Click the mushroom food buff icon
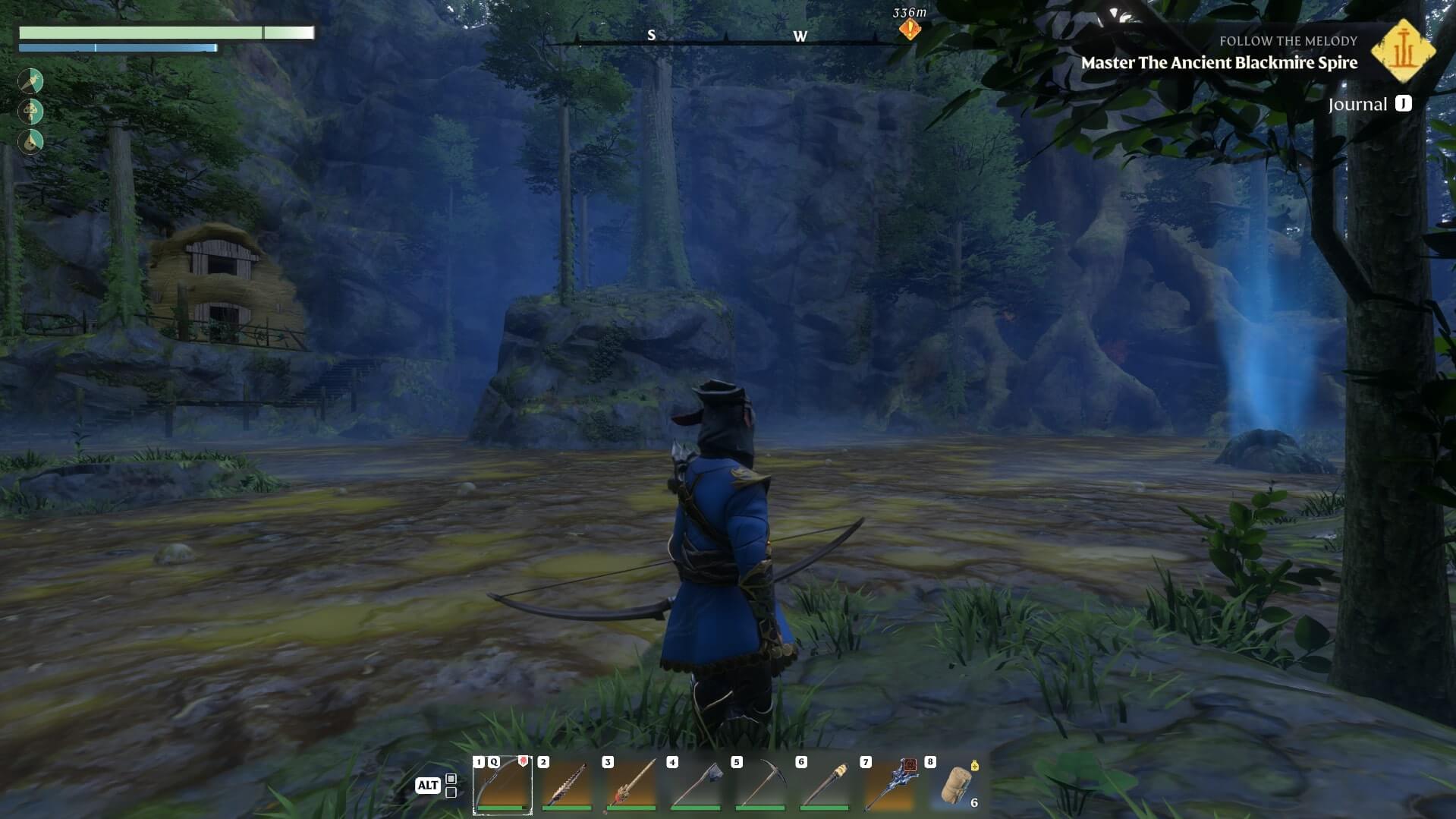Viewport: 1456px width, 819px height. coord(30,112)
